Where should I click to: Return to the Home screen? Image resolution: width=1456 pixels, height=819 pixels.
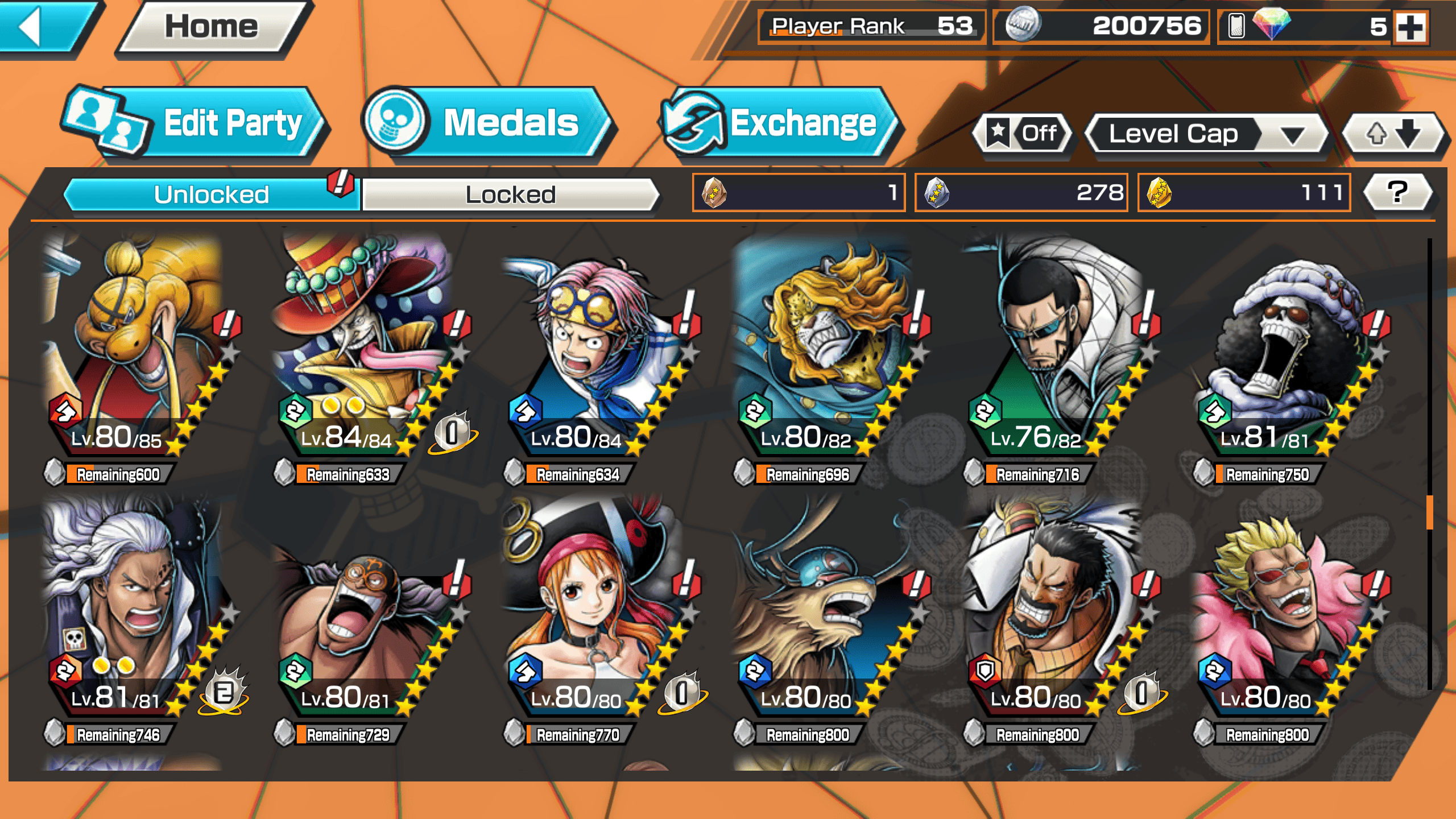tap(212, 27)
